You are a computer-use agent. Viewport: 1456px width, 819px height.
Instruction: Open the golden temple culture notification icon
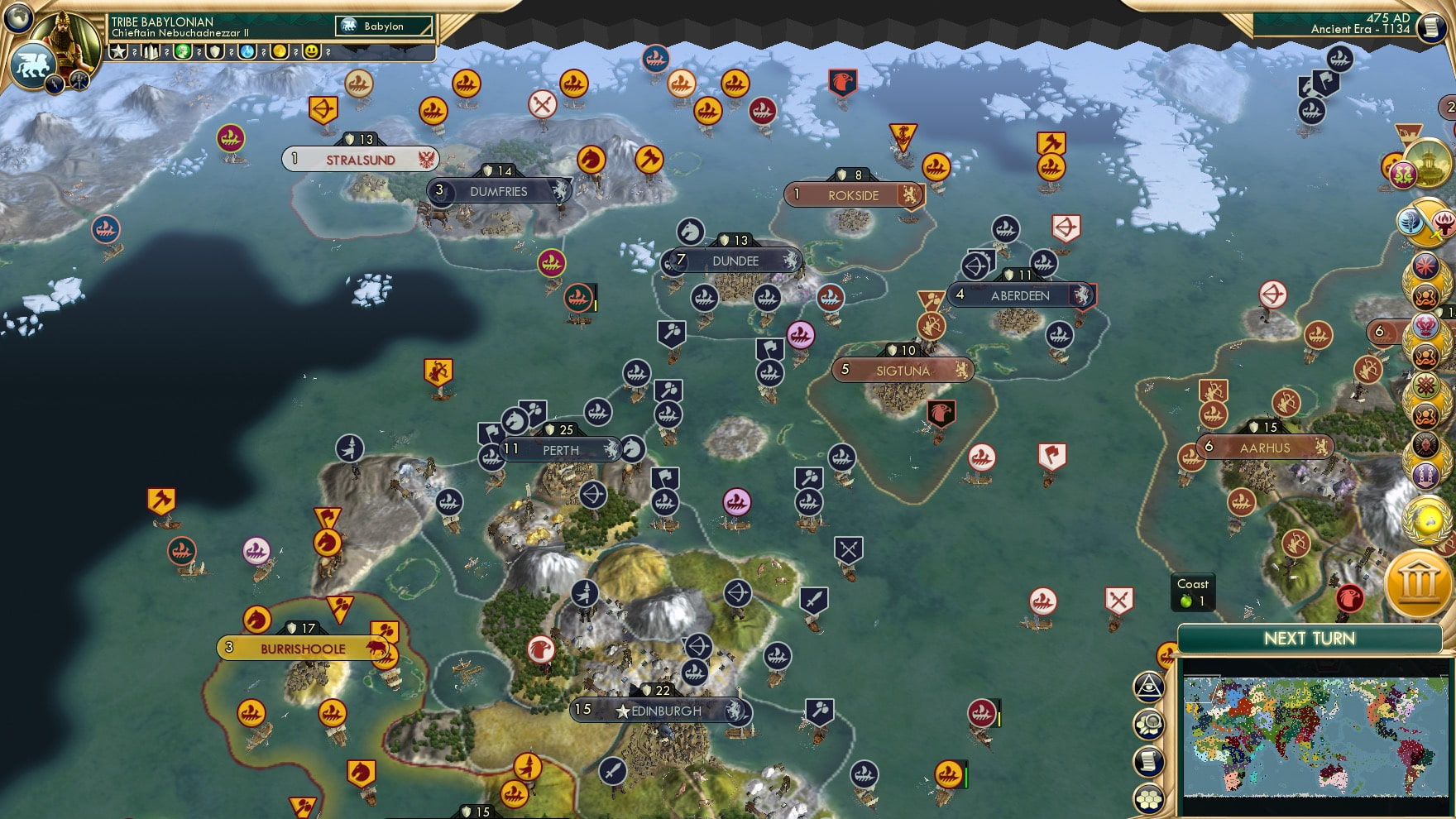tap(1429, 163)
